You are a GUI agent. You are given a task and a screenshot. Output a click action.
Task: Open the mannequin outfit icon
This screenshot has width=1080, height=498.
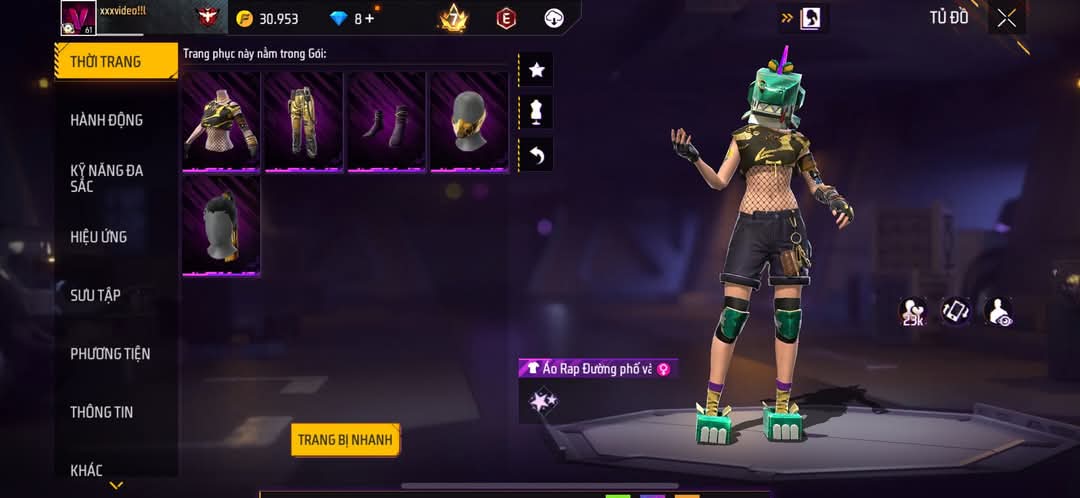[x=537, y=112]
